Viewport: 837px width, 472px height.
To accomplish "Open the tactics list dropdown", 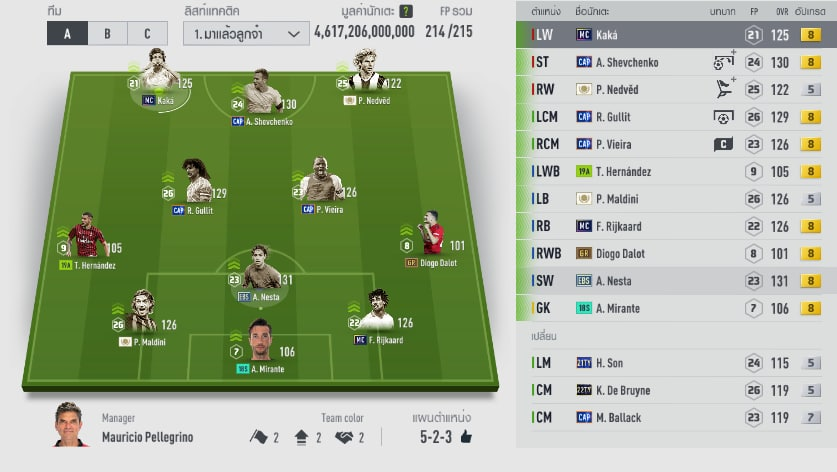I will point(246,33).
